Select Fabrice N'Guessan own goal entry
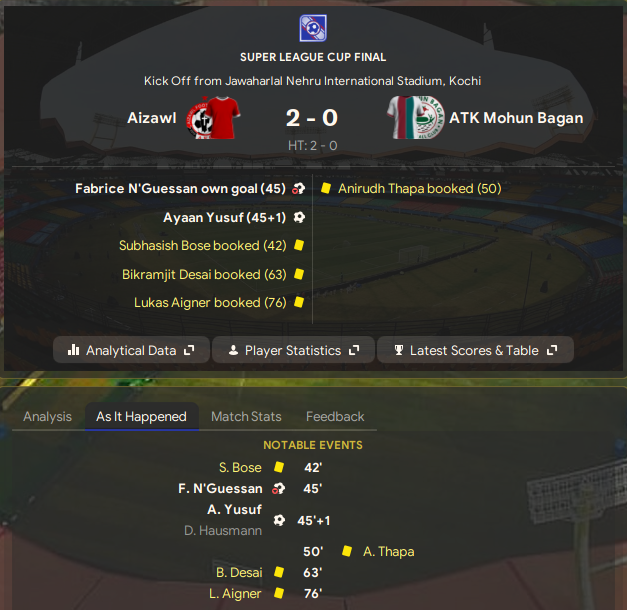 pyautogui.click(x=180, y=188)
